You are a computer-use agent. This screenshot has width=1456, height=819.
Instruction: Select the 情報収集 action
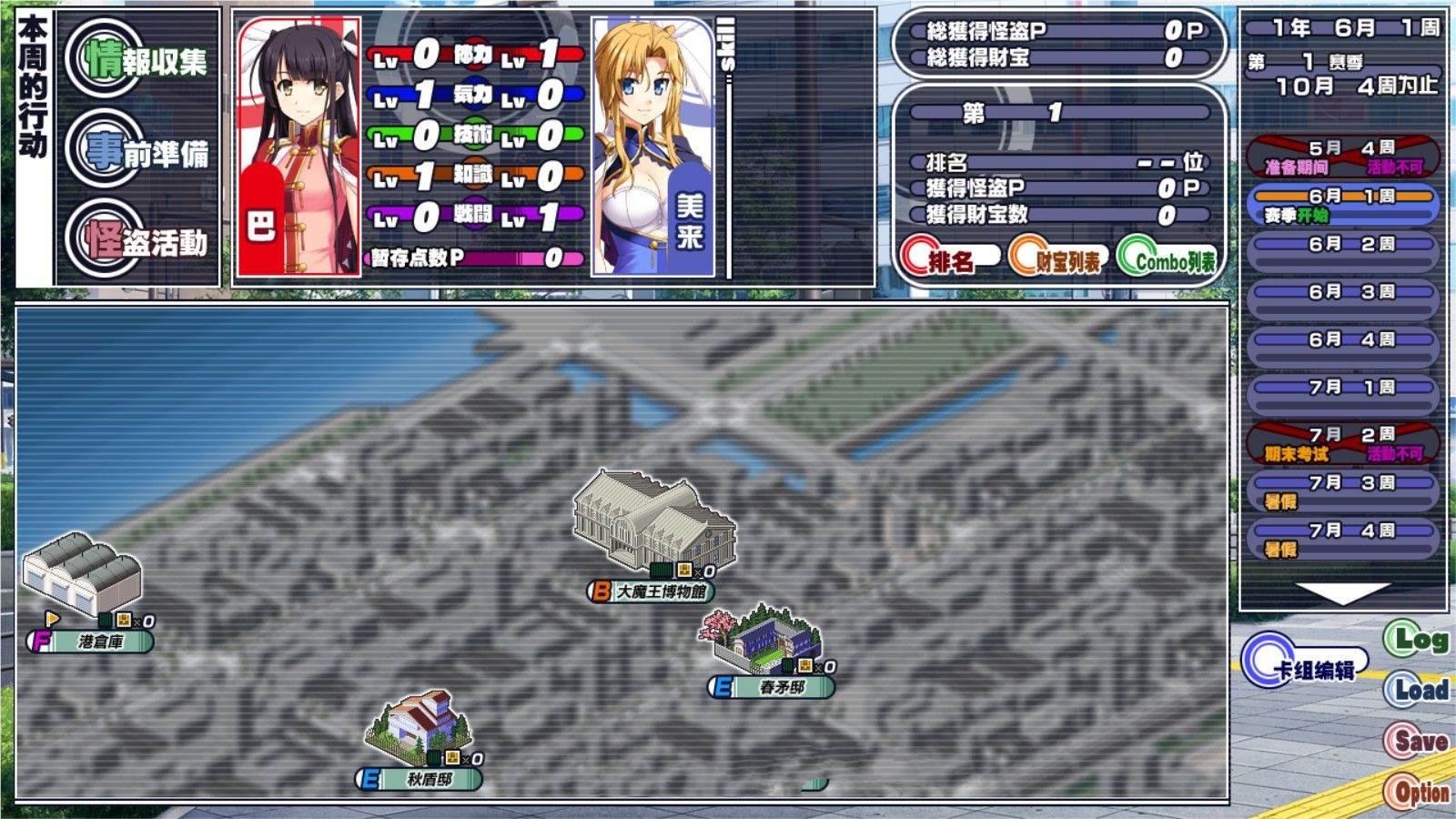point(146,61)
